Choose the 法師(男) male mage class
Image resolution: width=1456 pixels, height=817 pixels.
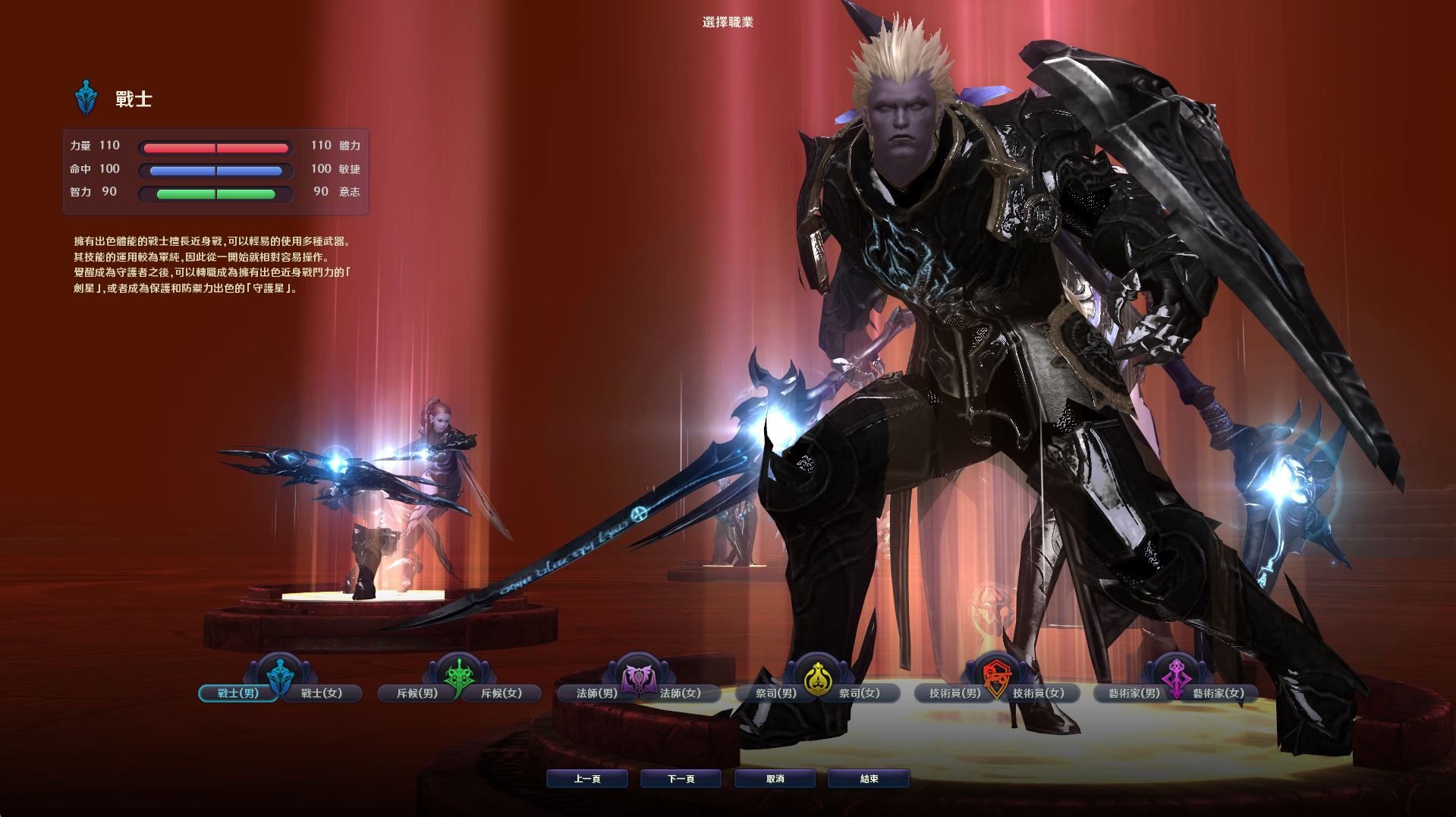pos(597,693)
